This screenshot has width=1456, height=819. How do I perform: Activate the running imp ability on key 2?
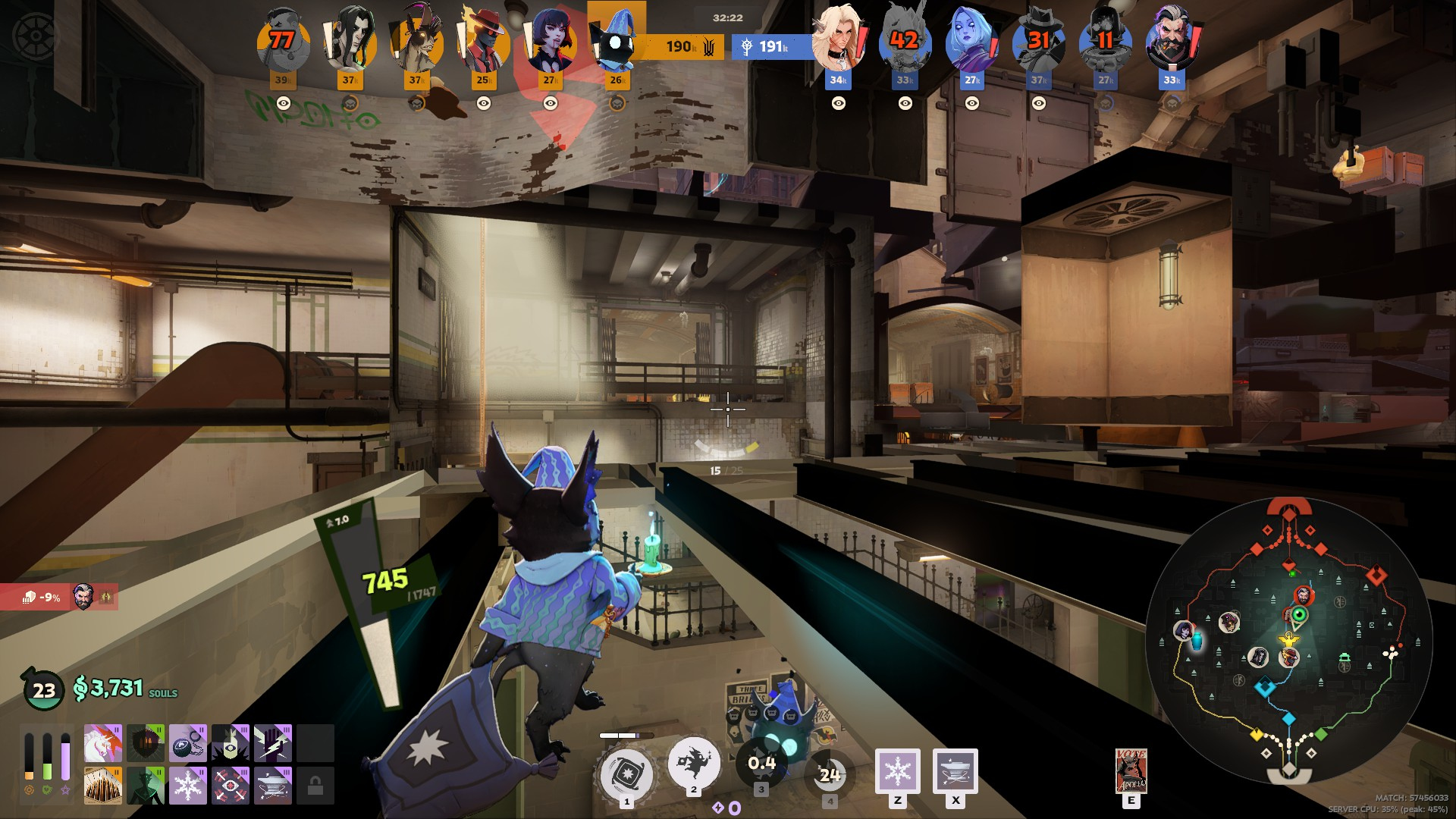pos(693,763)
